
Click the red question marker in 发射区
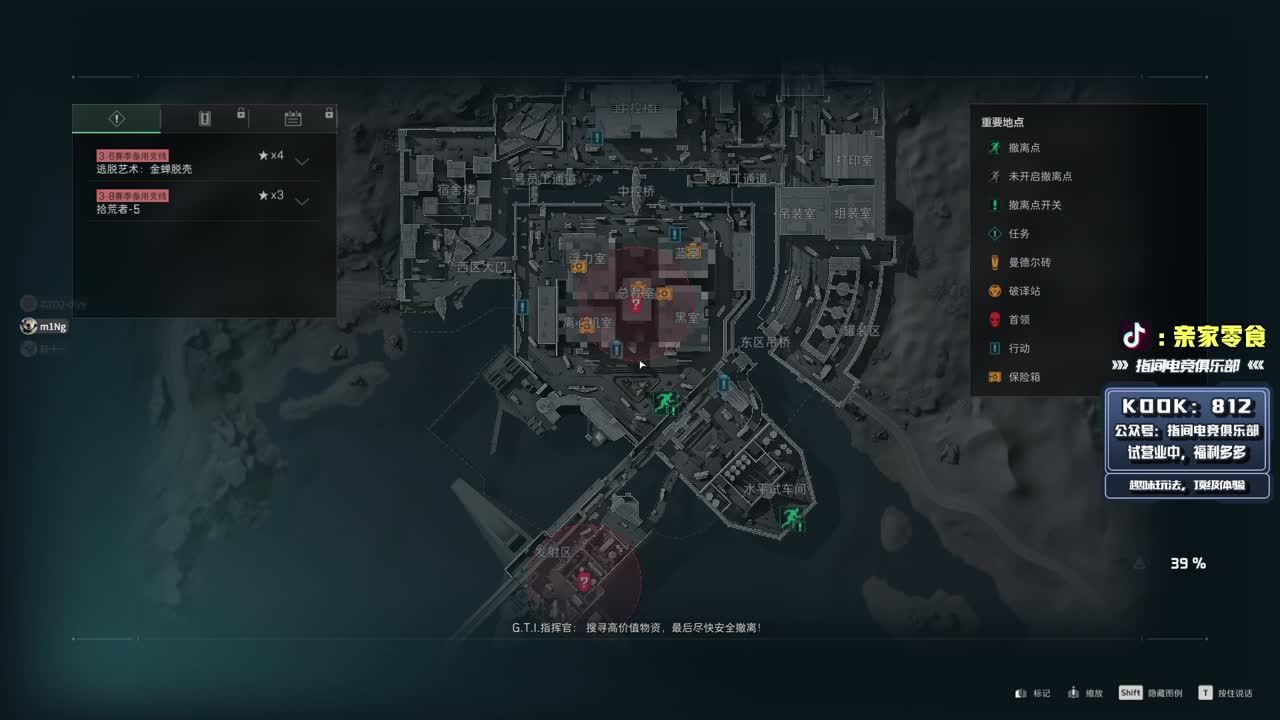point(584,580)
